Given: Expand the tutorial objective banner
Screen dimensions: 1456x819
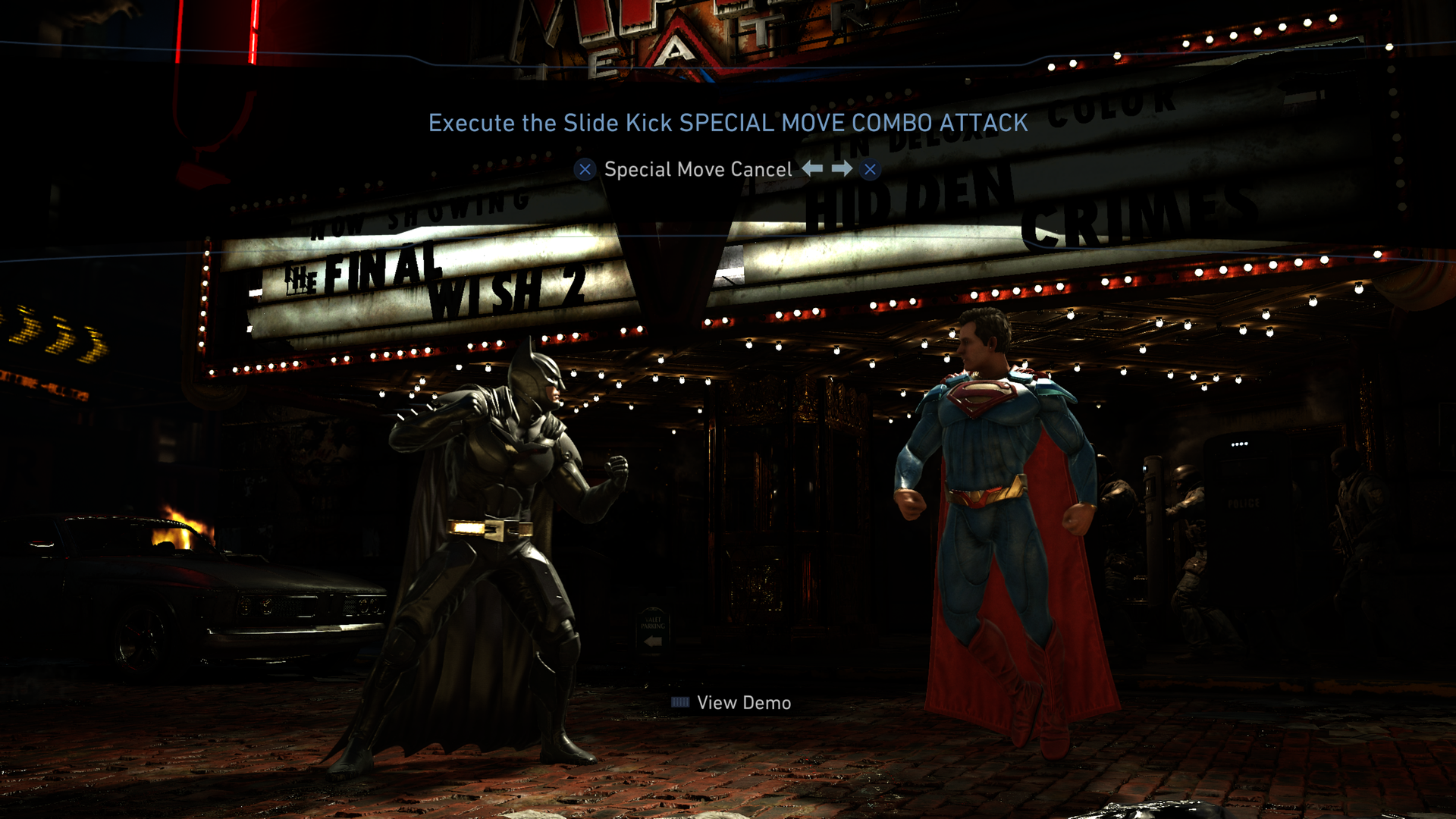Looking at the screenshot, I should [728, 121].
